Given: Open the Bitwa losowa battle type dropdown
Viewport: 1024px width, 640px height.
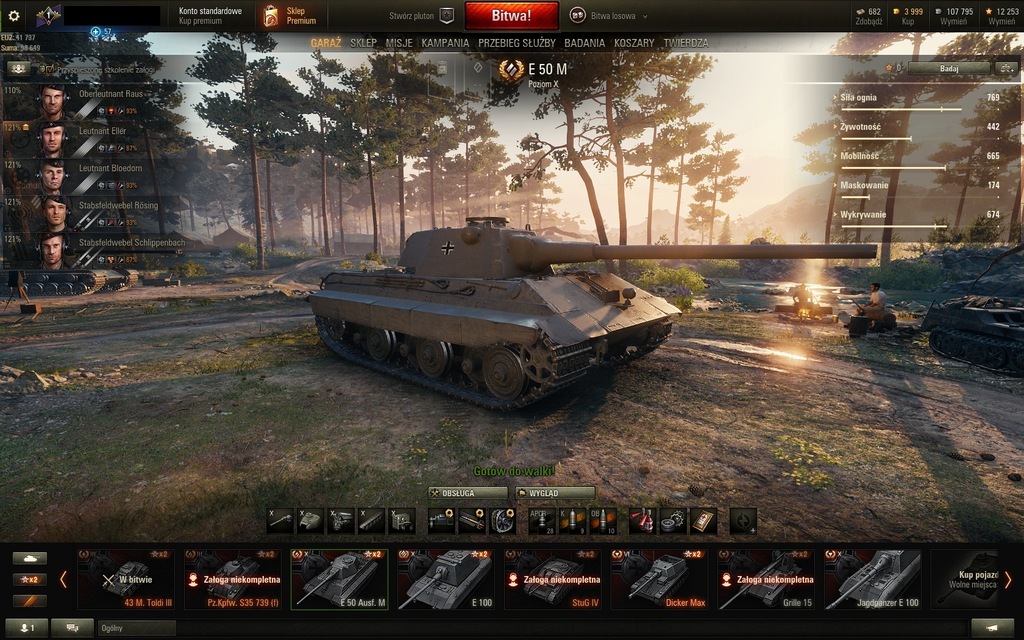Looking at the screenshot, I should [610, 16].
